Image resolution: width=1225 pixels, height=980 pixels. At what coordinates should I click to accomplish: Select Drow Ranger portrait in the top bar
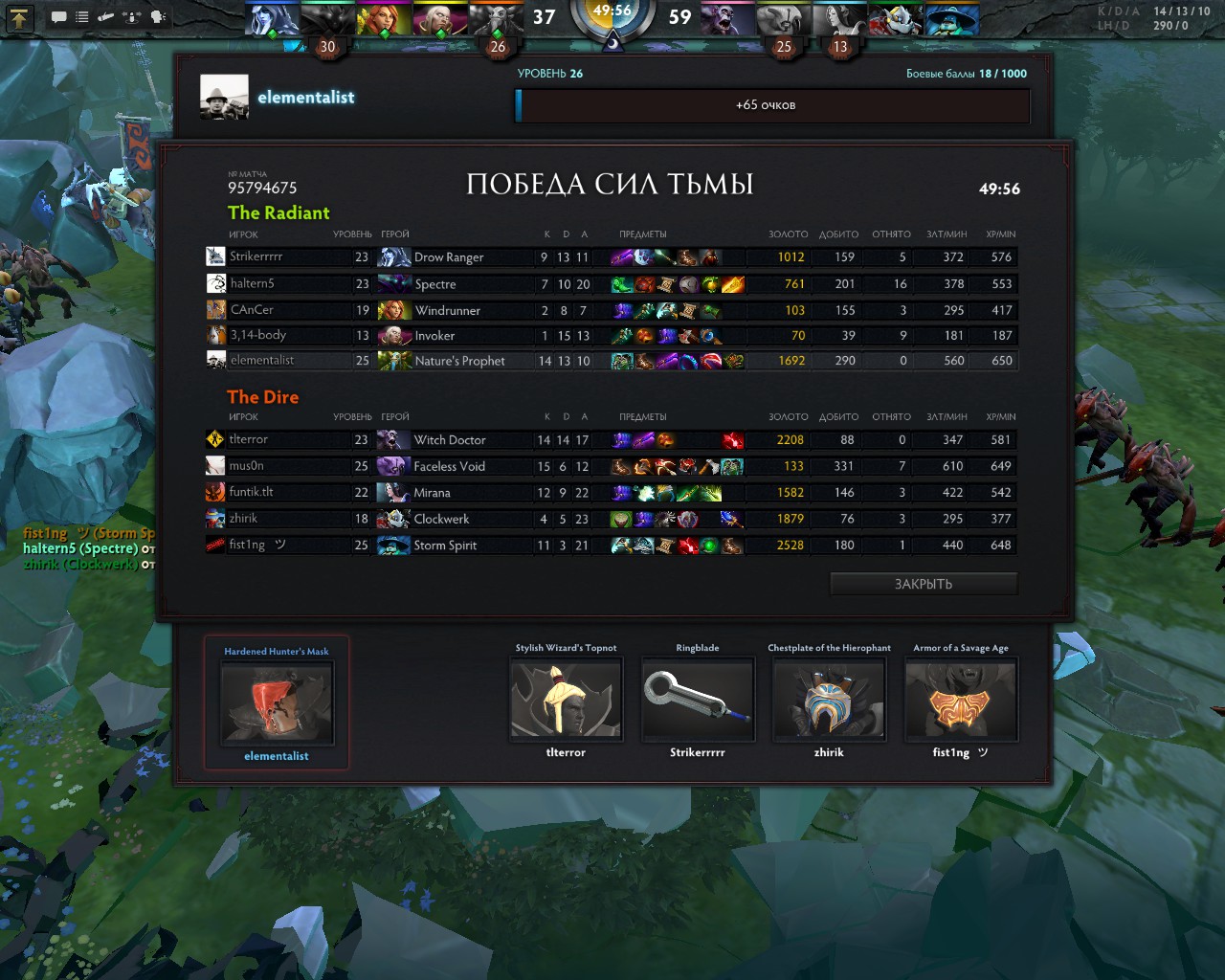(x=272, y=19)
